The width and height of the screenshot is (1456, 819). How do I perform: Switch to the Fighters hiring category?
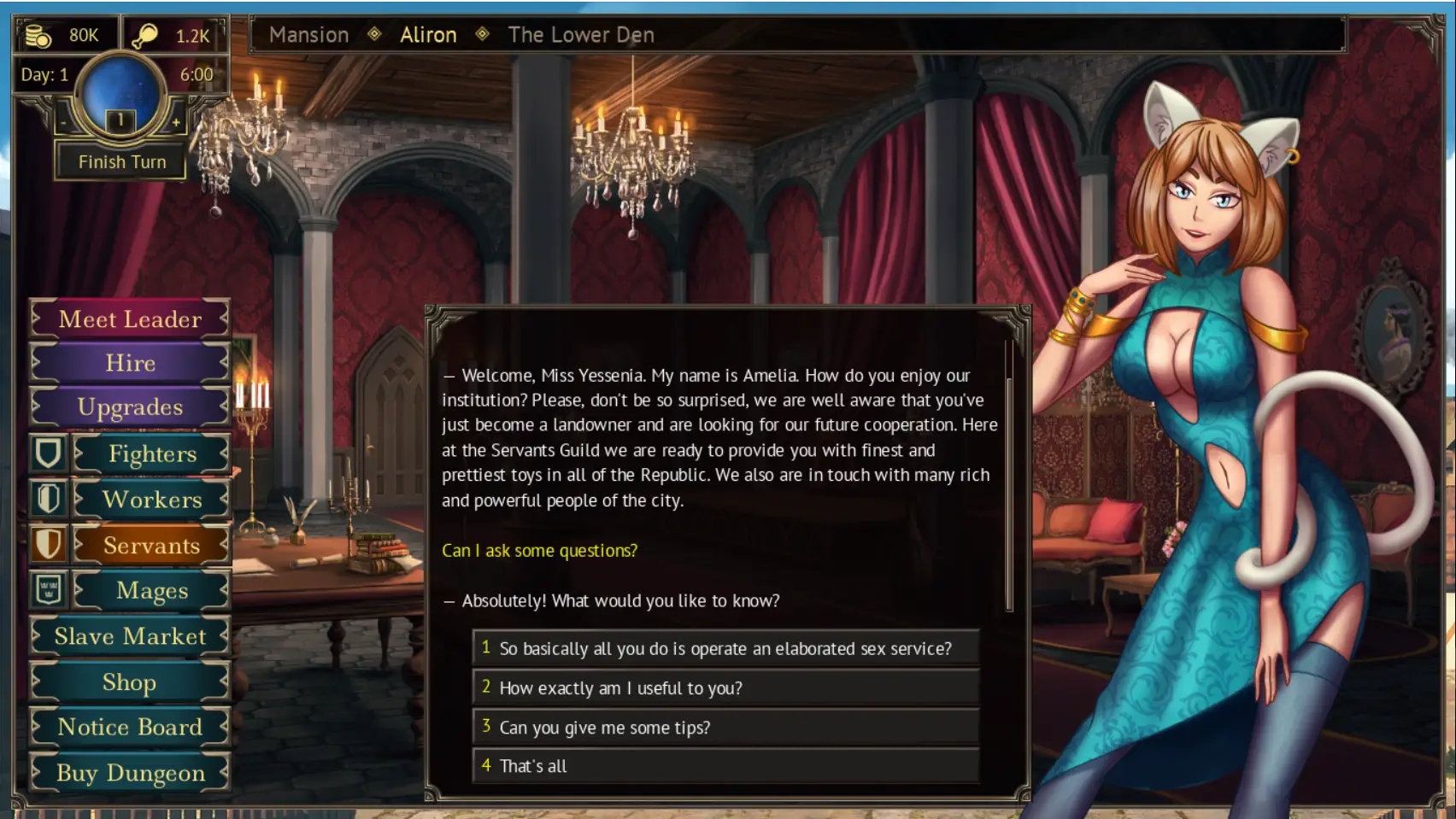152,453
